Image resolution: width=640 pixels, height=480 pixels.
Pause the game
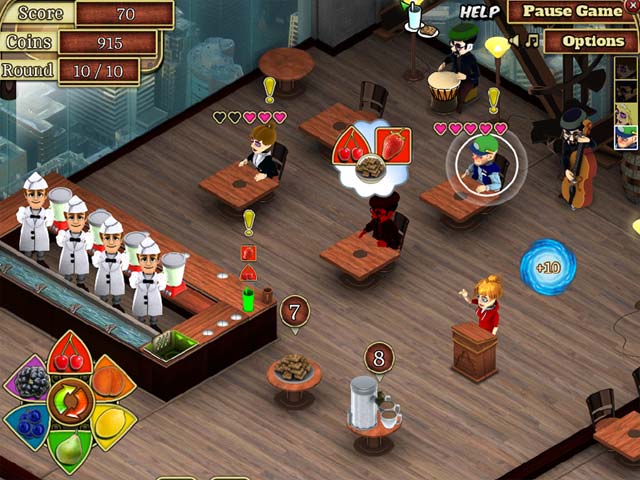573,12
